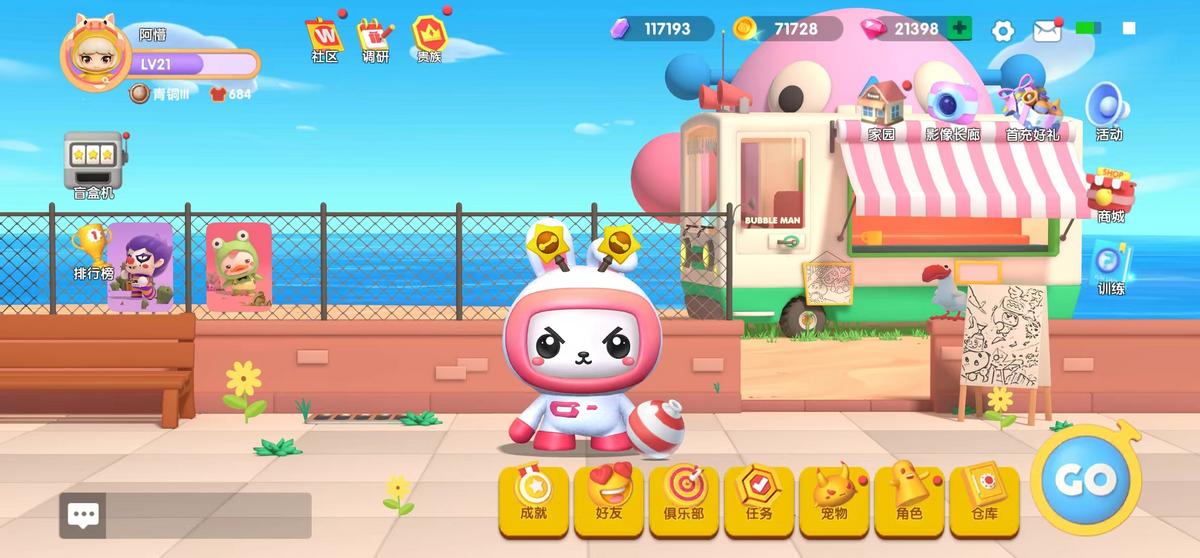Screen dimensions: 1200x558
Task: Click the green plus to add gems
Action: [x=959, y=29]
